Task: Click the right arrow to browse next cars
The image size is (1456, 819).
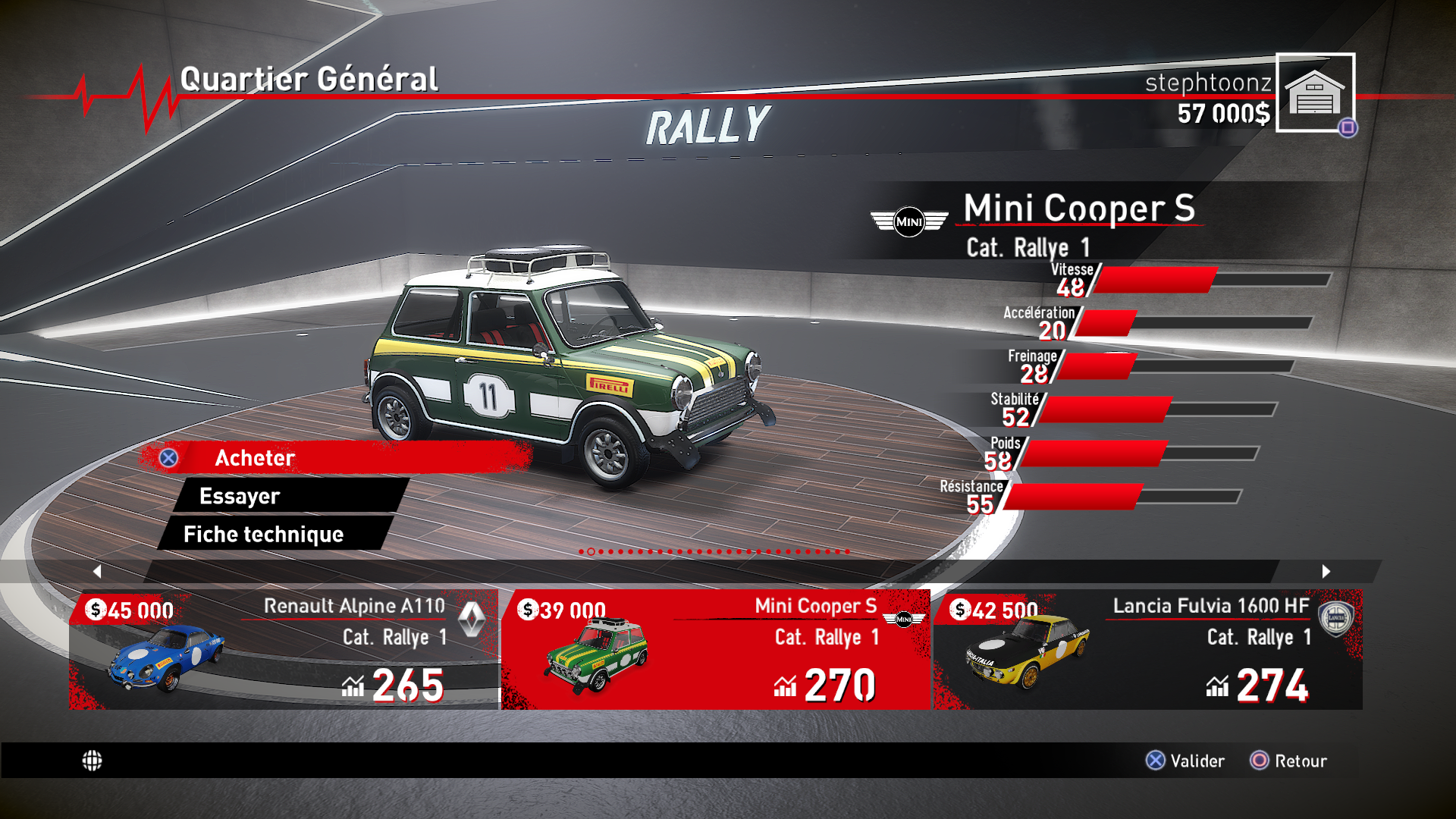Action: pos(1326,571)
